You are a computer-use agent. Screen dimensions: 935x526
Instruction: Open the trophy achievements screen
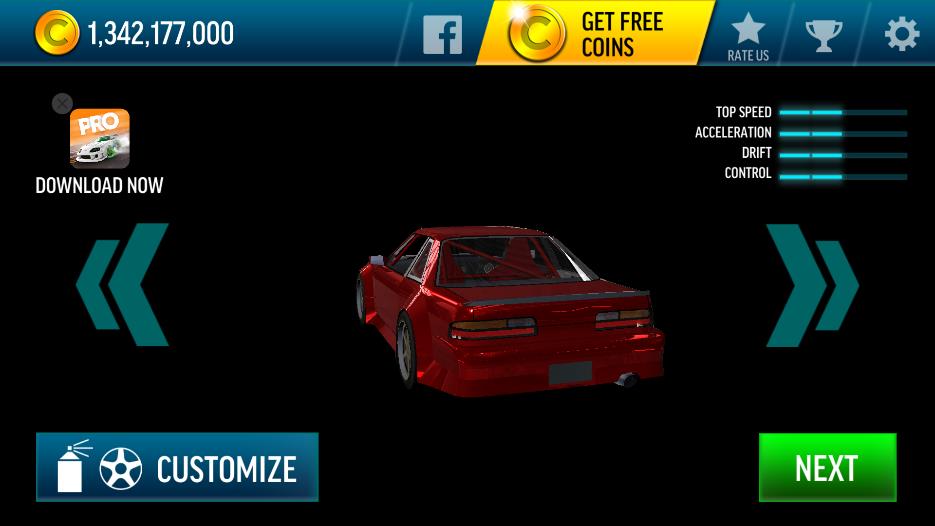[x=825, y=34]
